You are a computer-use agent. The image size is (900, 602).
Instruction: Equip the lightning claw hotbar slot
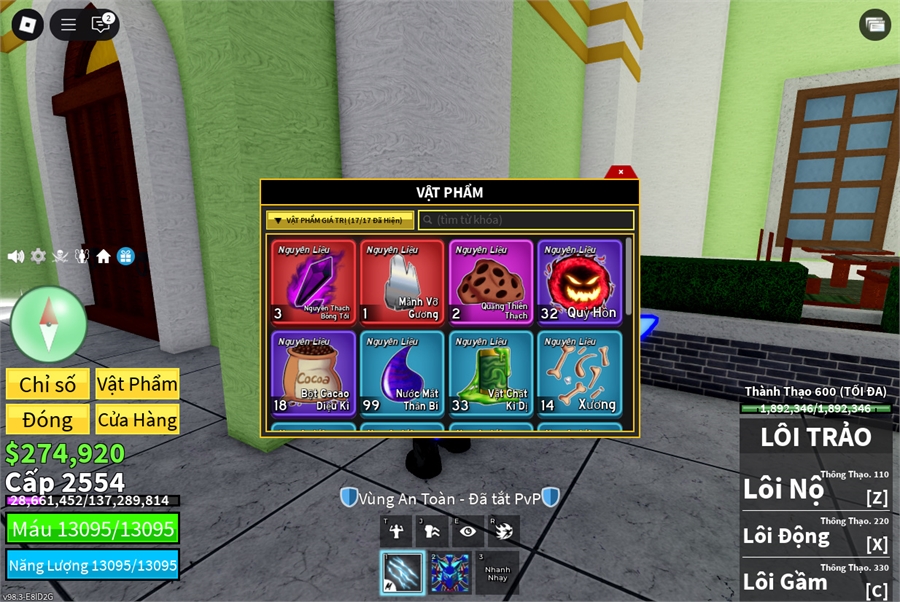(x=402, y=573)
